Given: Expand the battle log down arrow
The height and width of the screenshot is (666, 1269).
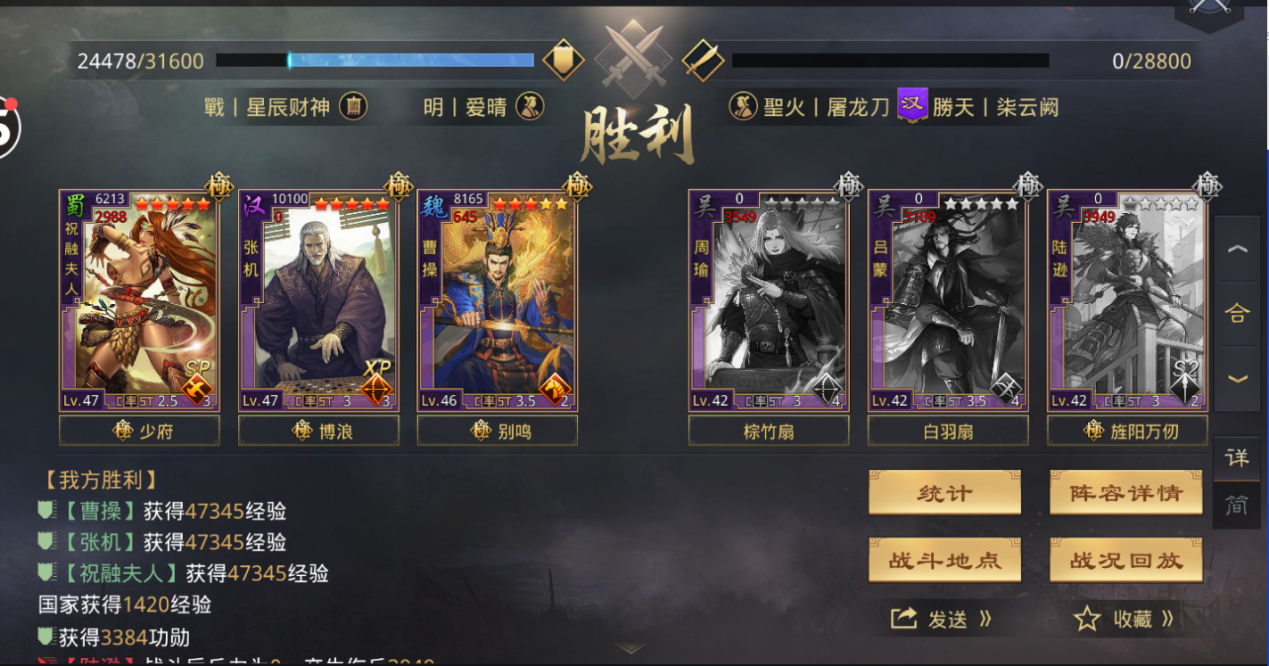Looking at the screenshot, I should coord(630,649).
